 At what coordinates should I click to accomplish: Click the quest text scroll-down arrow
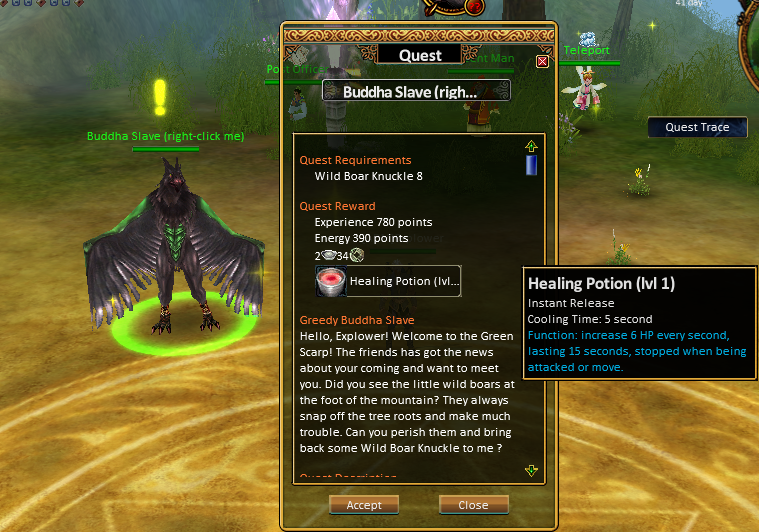[531, 470]
